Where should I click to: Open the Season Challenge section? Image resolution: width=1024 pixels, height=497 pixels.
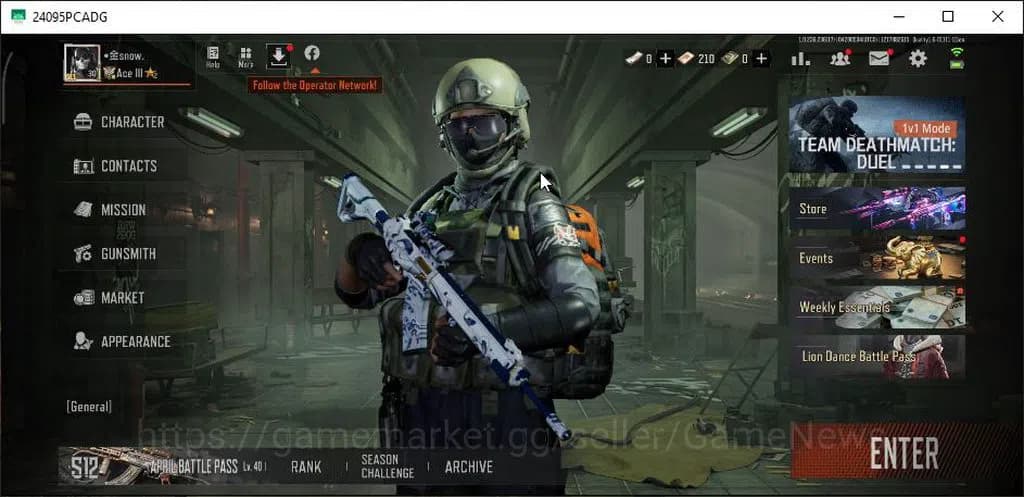387,466
